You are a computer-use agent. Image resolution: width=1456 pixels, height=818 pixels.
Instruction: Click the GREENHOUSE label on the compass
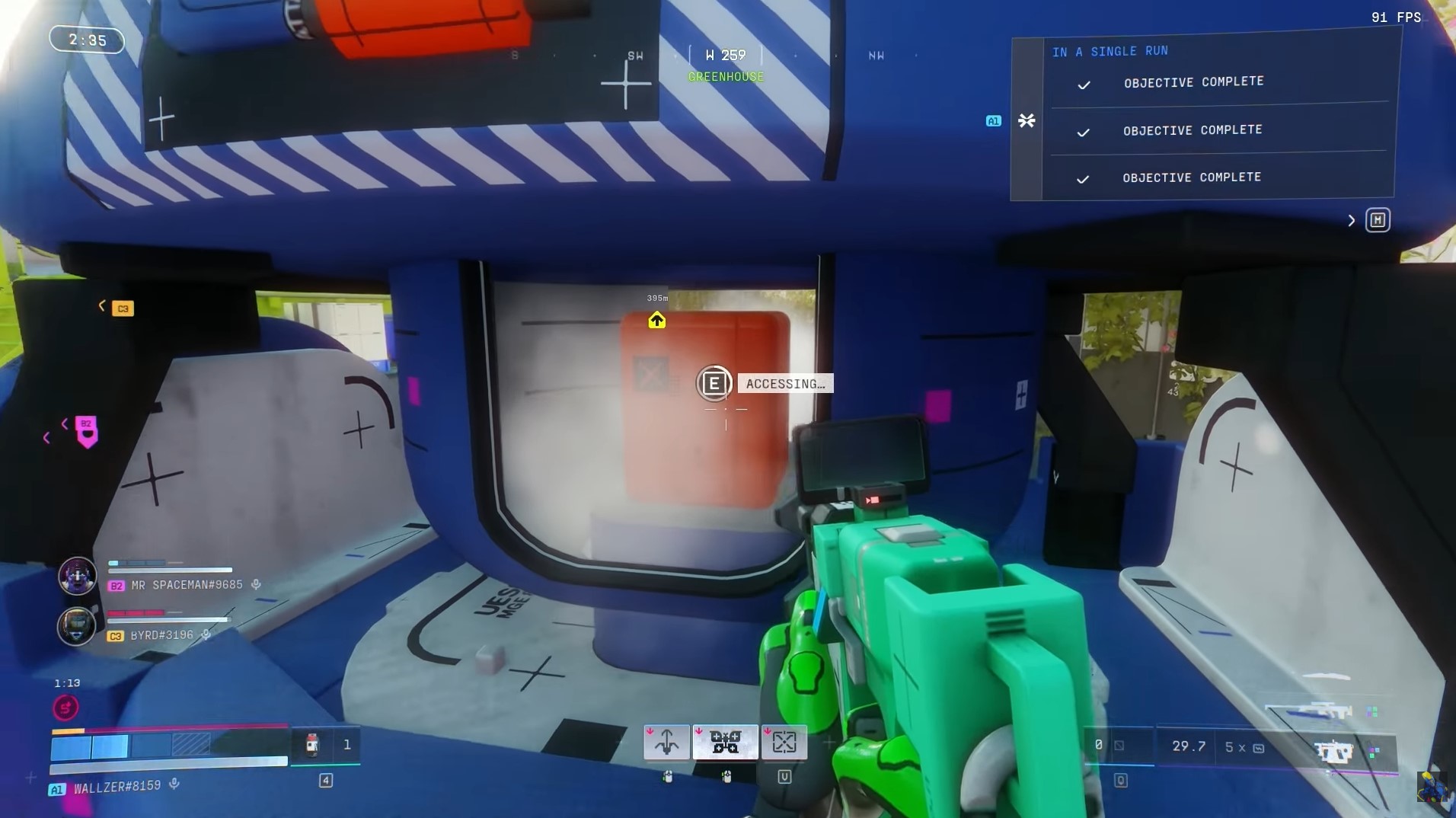(x=725, y=76)
